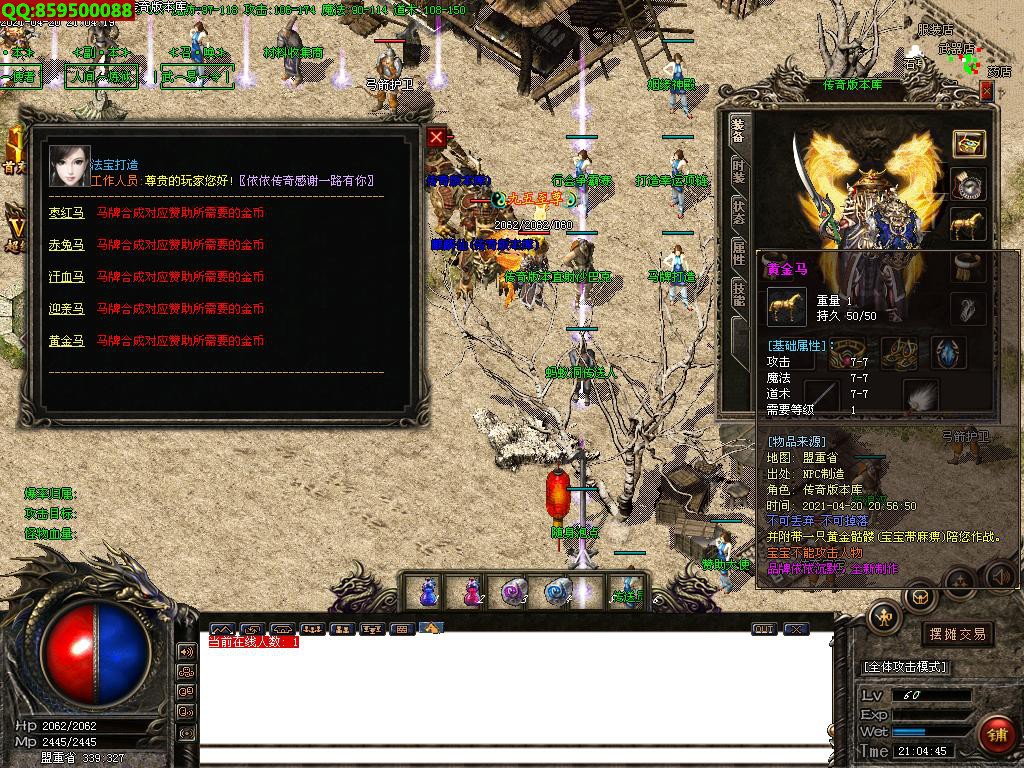This screenshot has height=768, width=1024.
Task: Pick the 汗血马 crafting option
Action: pyautogui.click(x=66, y=276)
